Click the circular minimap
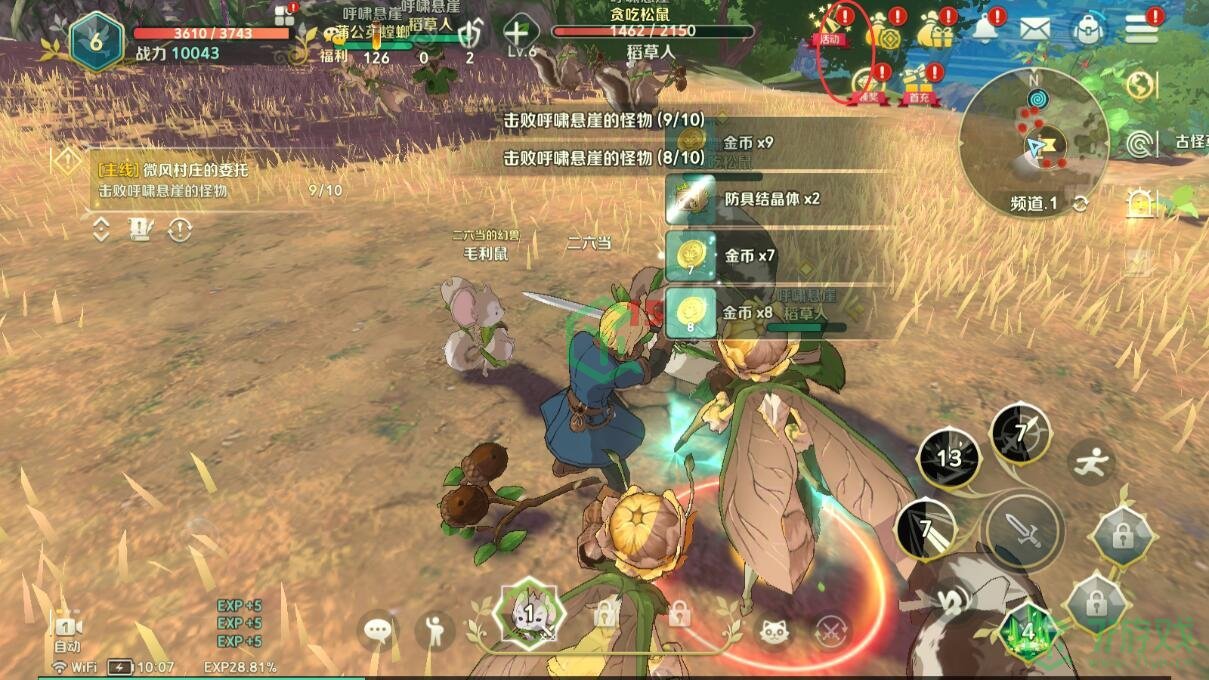1209x680 pixels. (x=1033, y=133)
